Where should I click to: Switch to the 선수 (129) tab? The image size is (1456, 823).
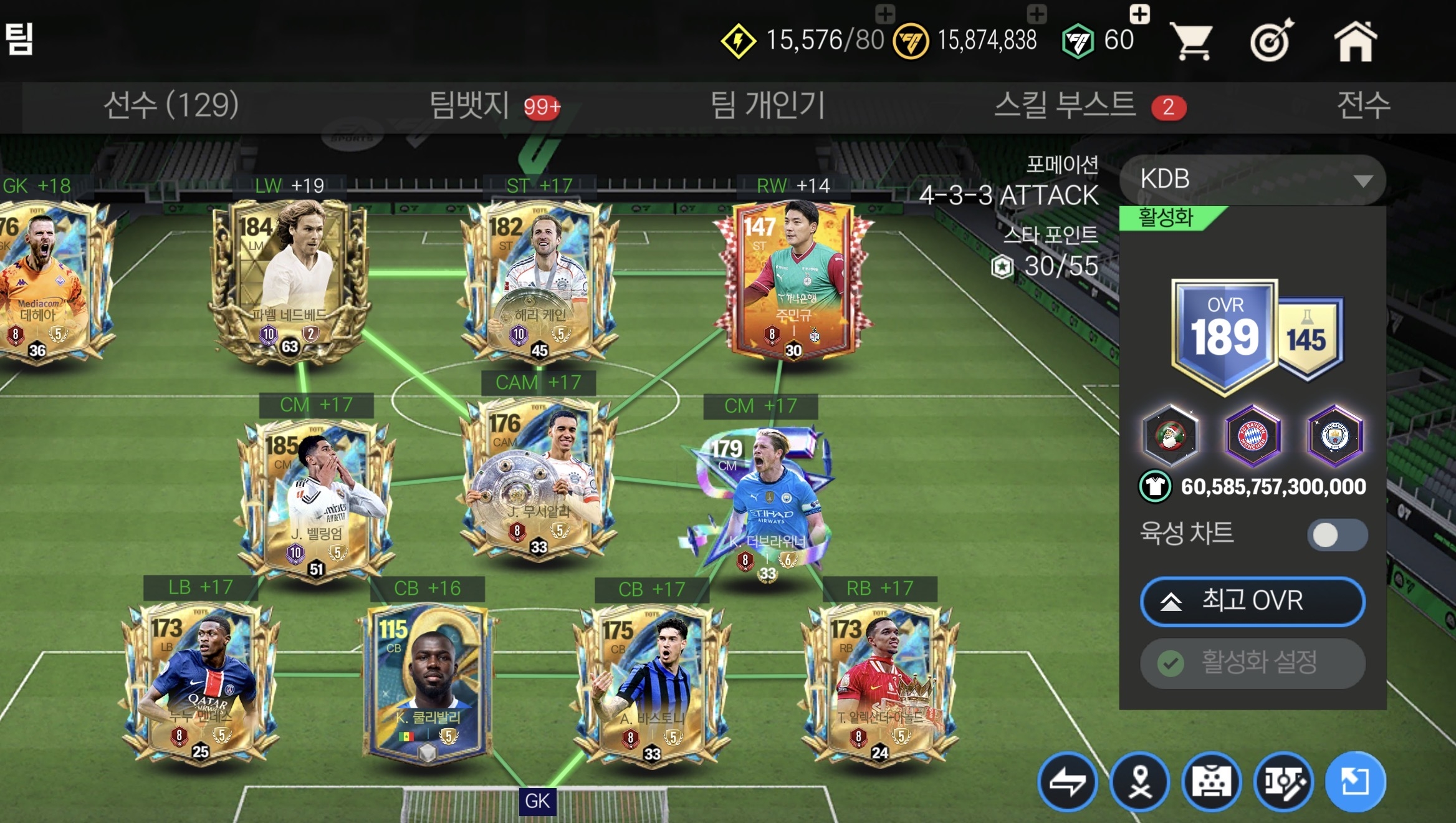(171, 105)
